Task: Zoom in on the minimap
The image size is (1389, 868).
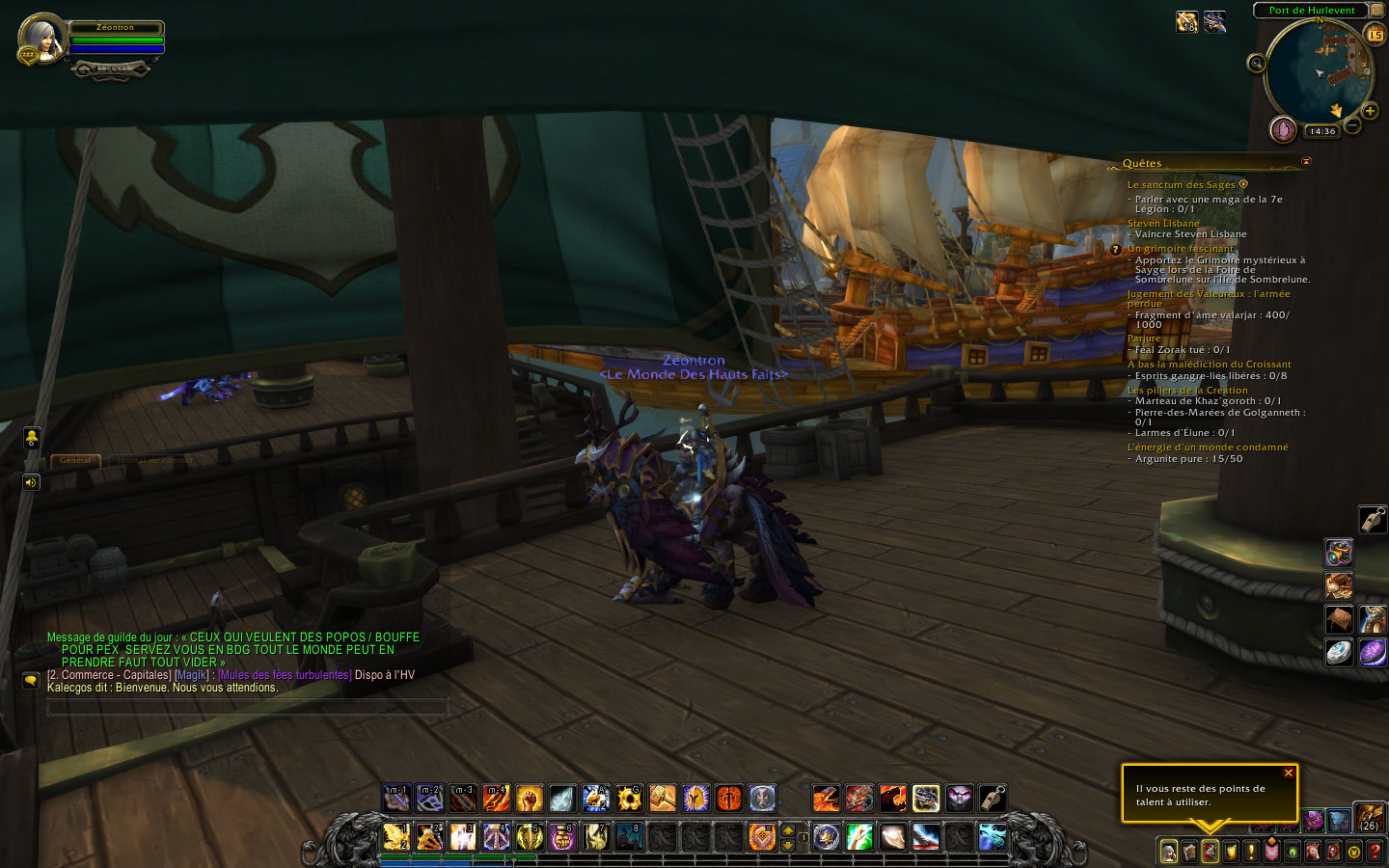Action: pos(1370,111)
